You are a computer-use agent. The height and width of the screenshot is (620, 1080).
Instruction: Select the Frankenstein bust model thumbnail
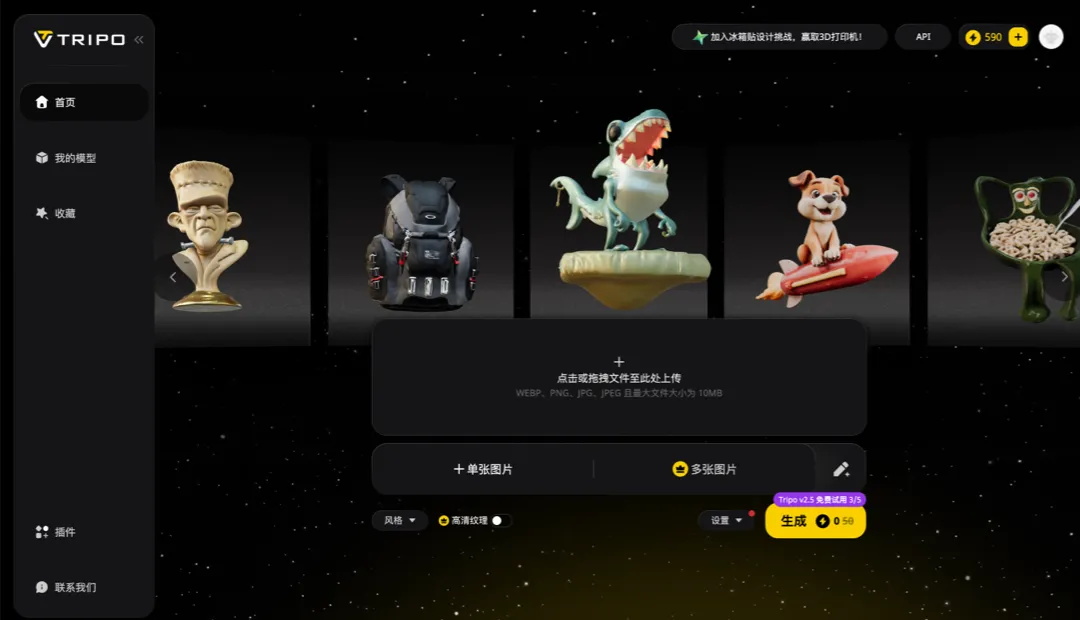point(207,237)
